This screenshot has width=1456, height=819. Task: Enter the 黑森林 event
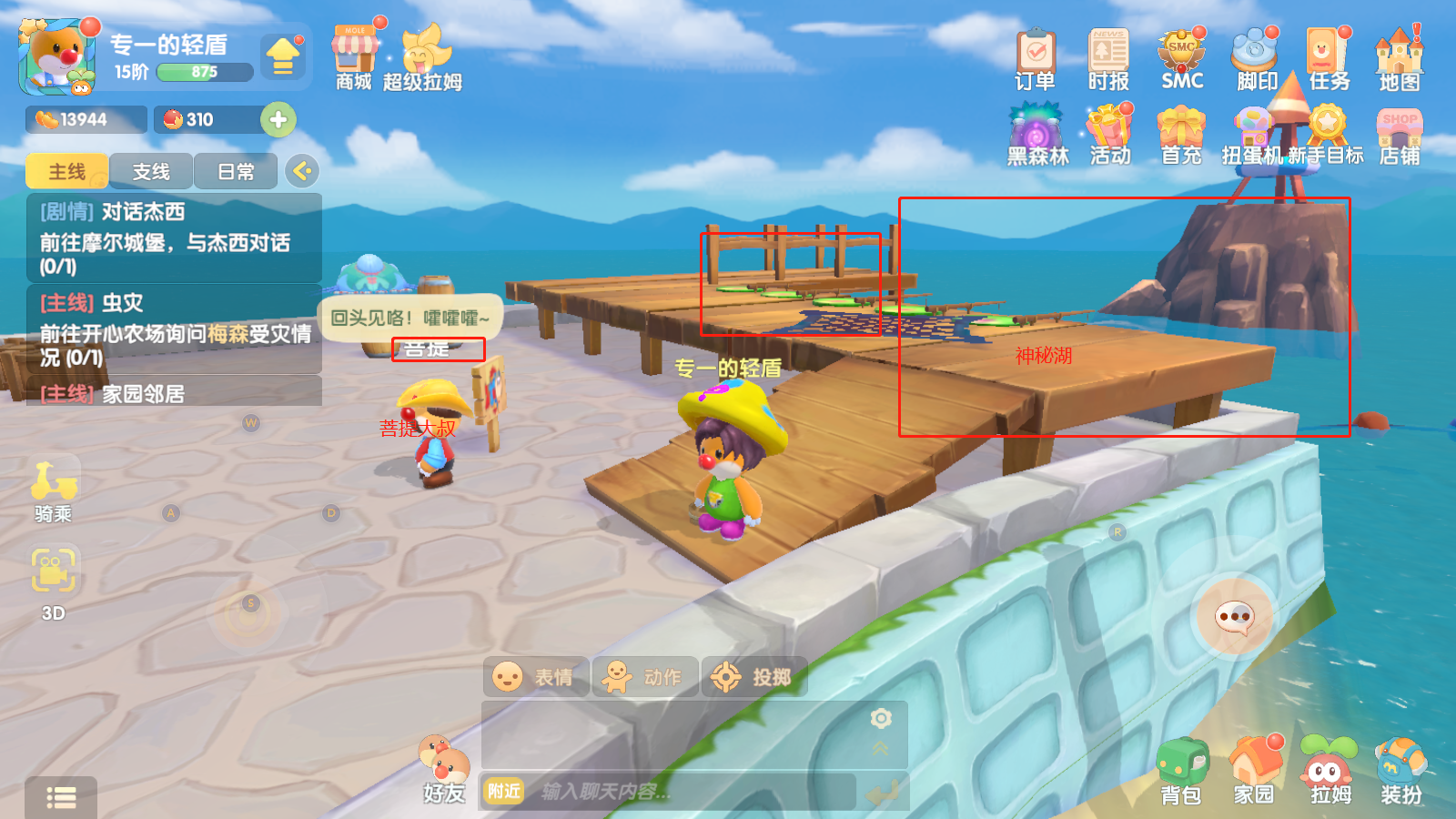point(1037,133)
